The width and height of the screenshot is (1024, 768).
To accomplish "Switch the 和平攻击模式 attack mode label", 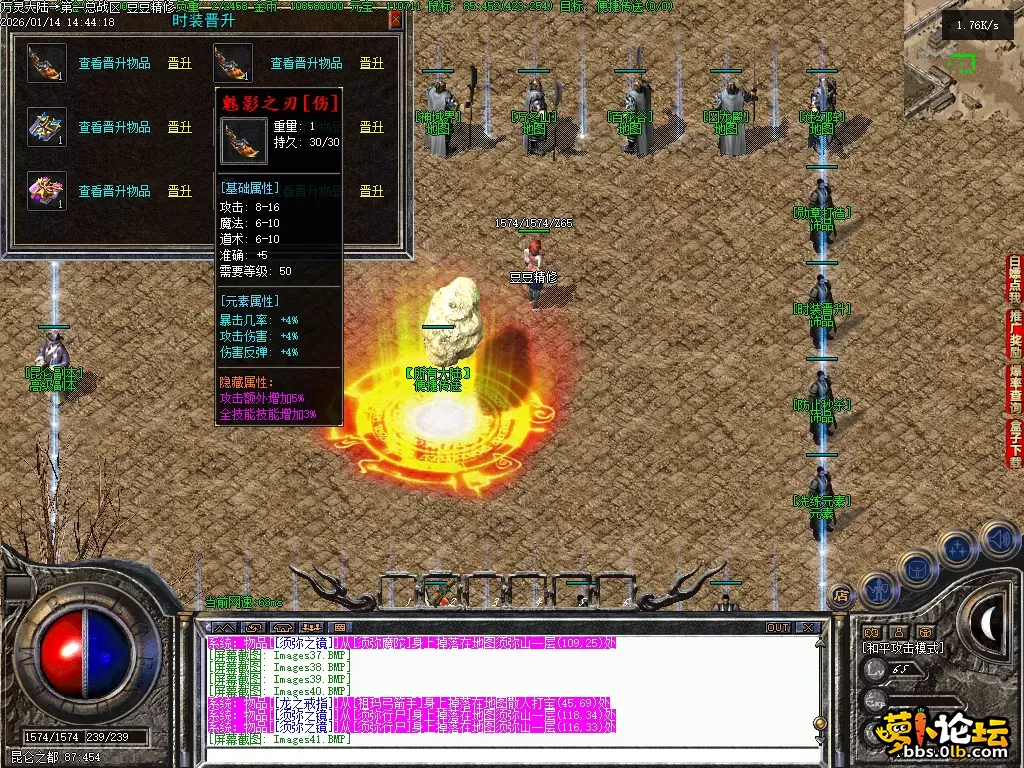I will pos(902,648).
